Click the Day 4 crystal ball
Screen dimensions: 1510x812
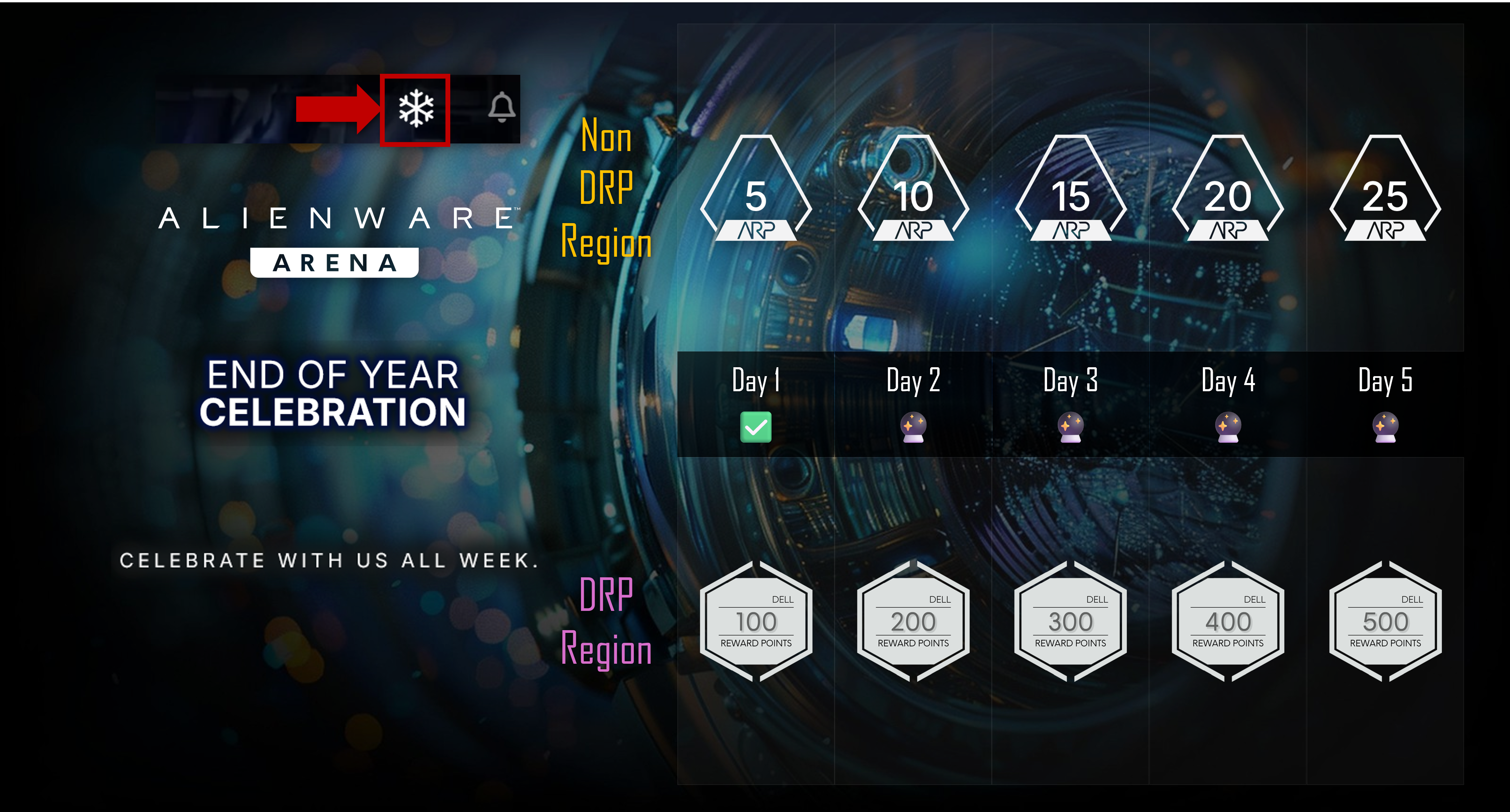click(1228, 427)
